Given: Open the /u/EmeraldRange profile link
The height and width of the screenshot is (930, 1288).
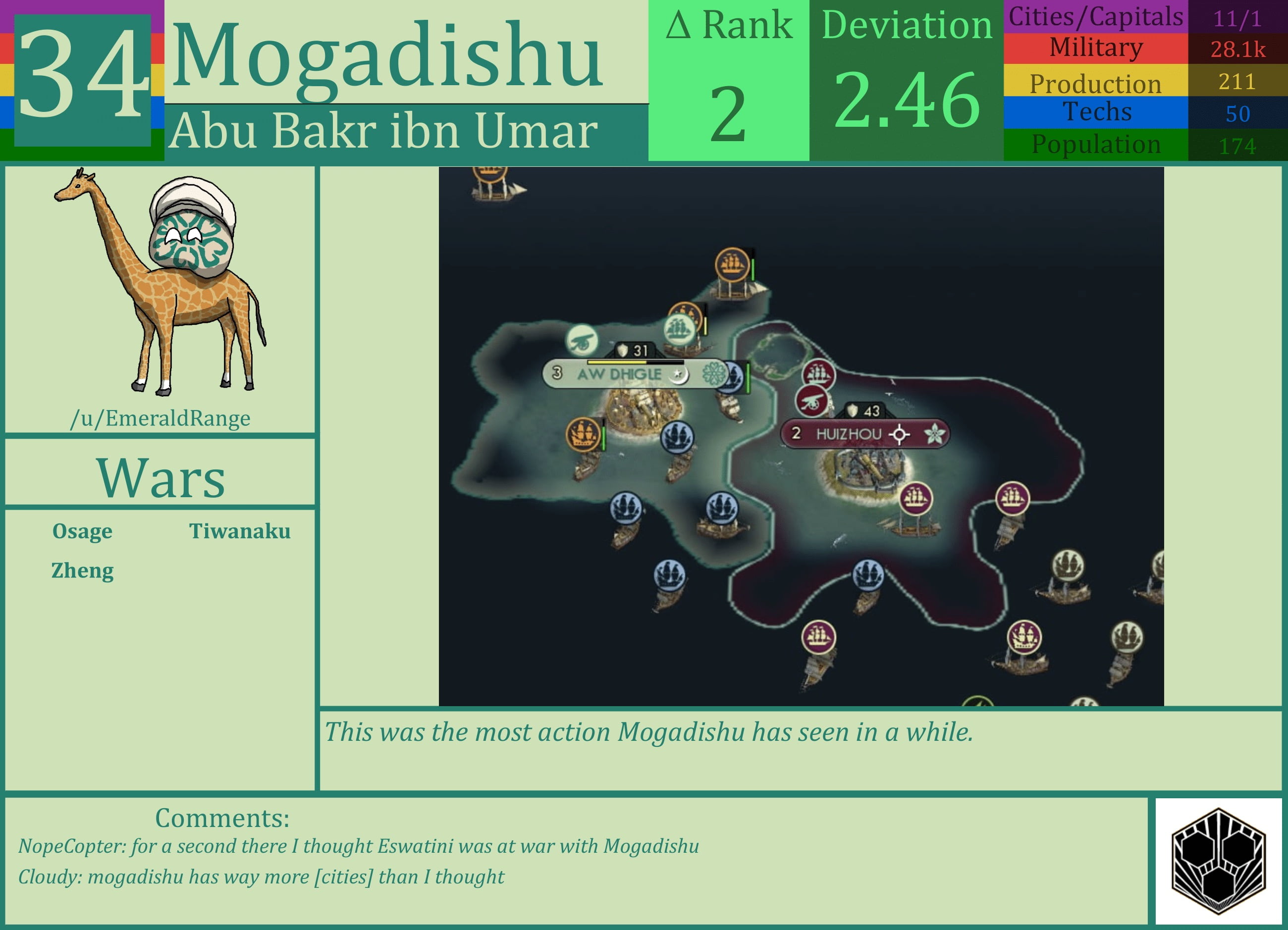Looking at the screenshot, I should coord(161,418).
